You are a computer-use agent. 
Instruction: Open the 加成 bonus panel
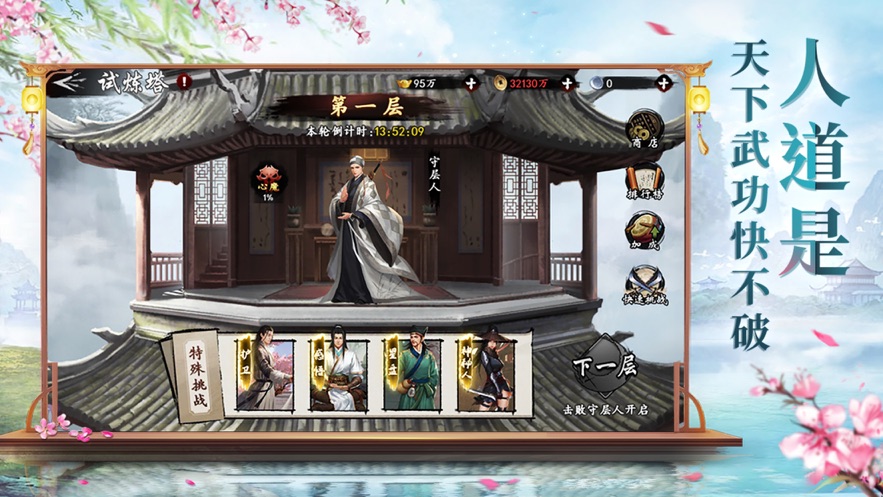point(643,232)
